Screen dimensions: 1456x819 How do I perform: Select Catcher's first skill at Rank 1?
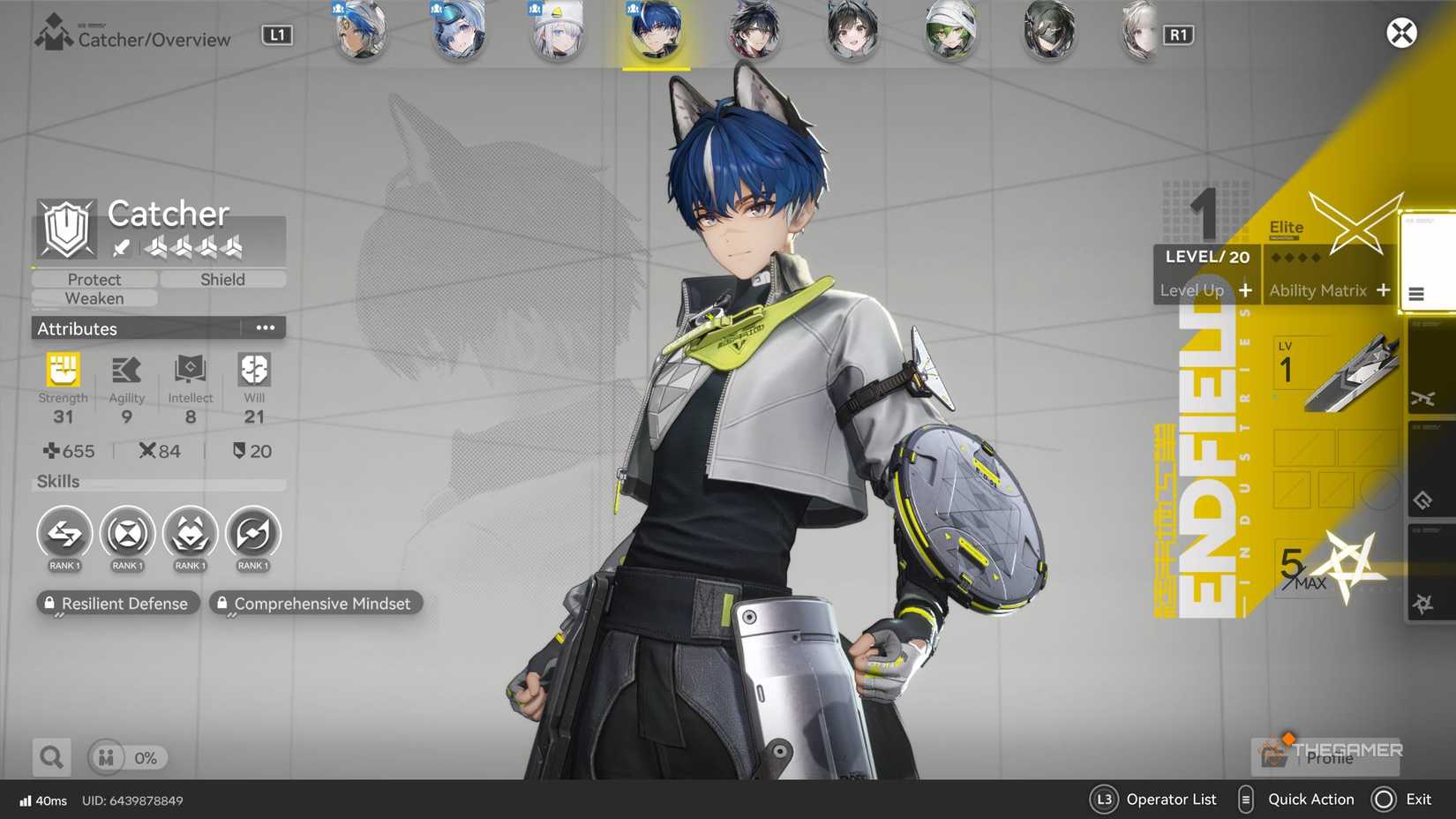pos(64,534)
